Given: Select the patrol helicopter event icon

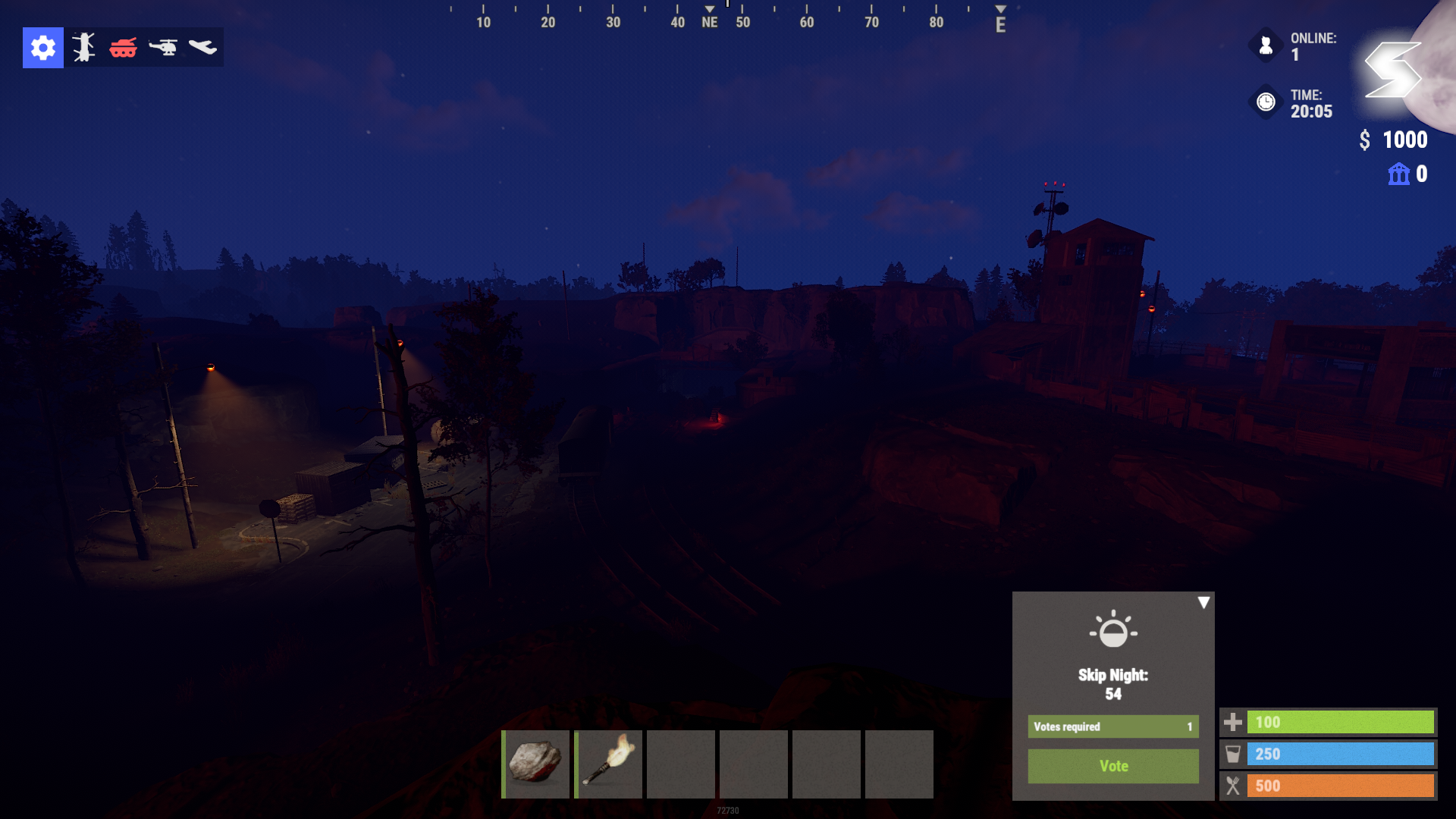Looking at the screenshot, I should click(163, 48).
